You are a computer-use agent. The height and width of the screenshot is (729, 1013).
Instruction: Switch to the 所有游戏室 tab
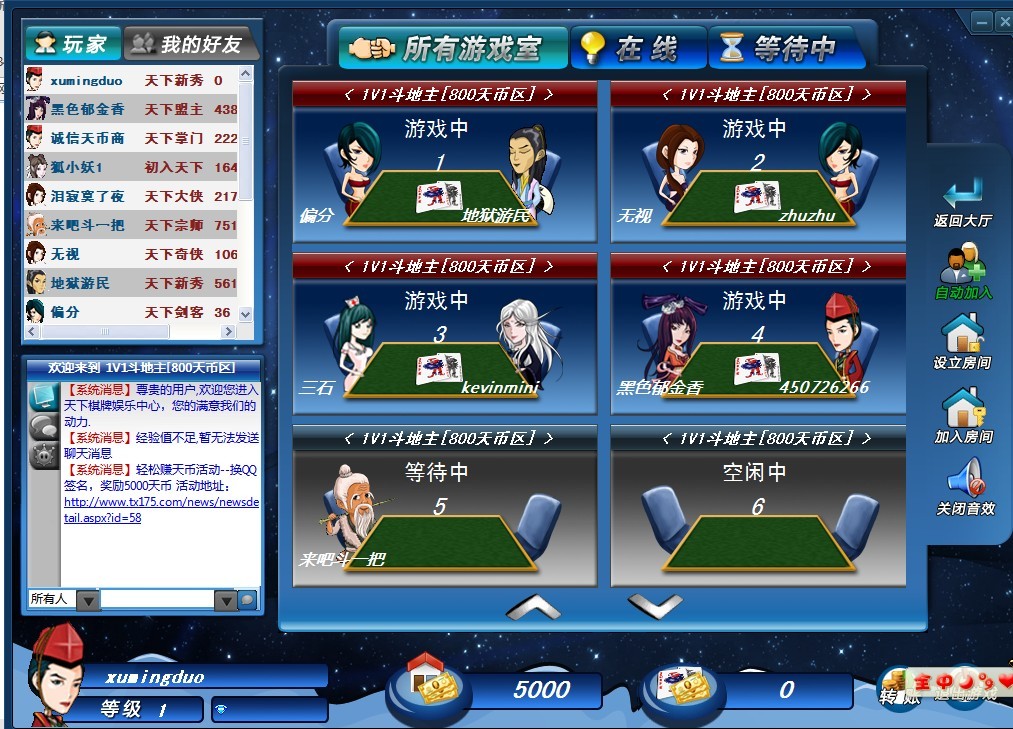[454, 47]
